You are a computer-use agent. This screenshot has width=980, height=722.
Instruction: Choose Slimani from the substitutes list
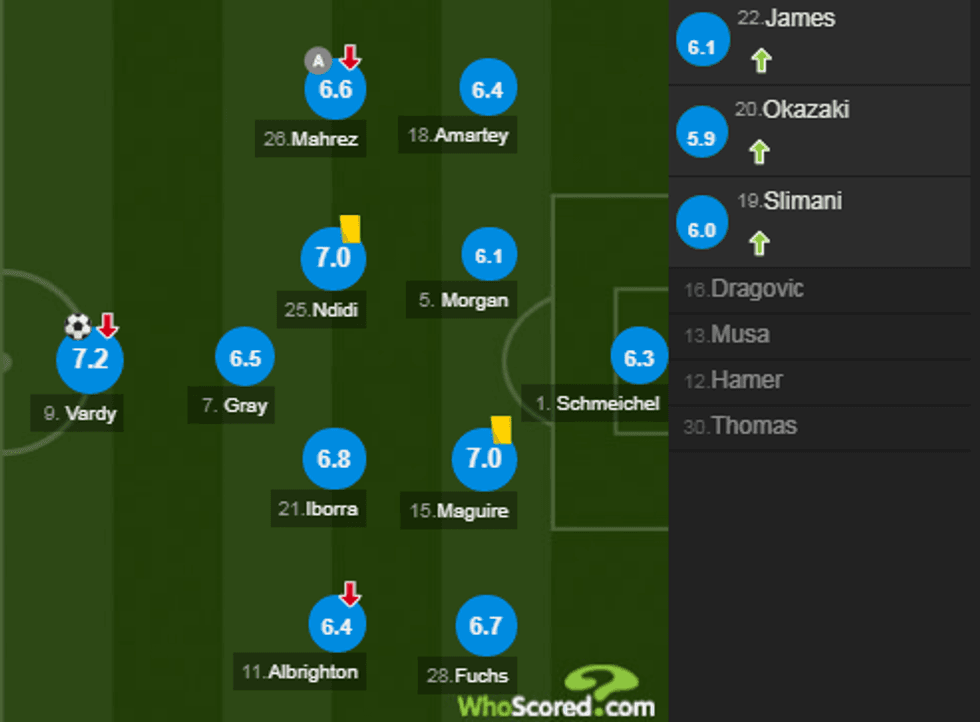point(802,201)
